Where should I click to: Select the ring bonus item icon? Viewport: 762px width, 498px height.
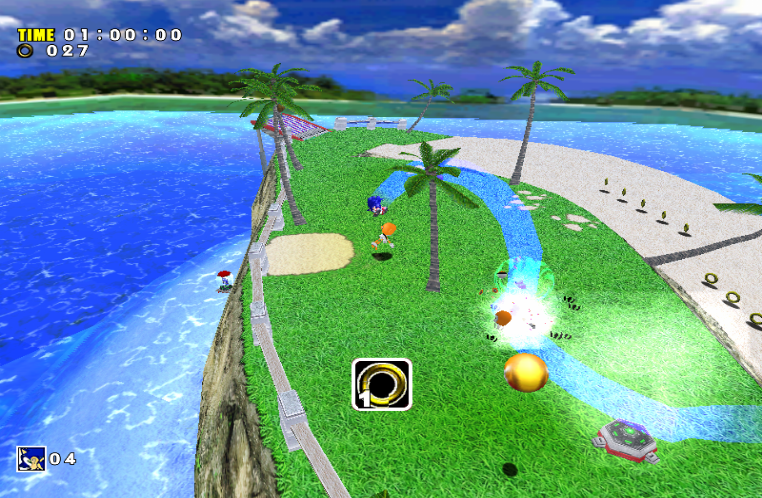(381, 384)
